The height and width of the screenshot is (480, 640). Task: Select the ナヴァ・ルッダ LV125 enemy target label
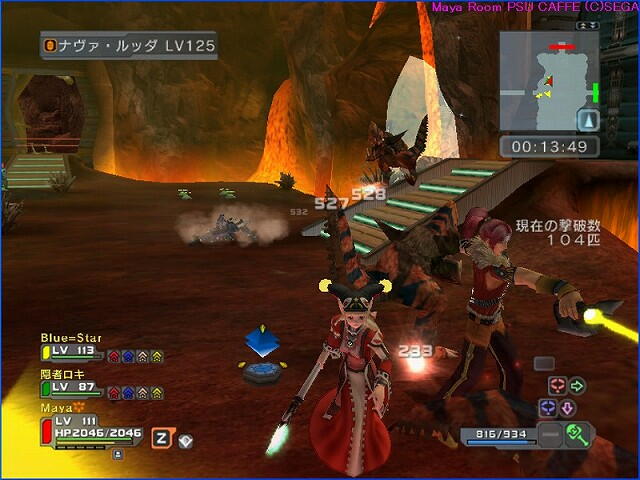pyautogui.click(x=128, y=46)
